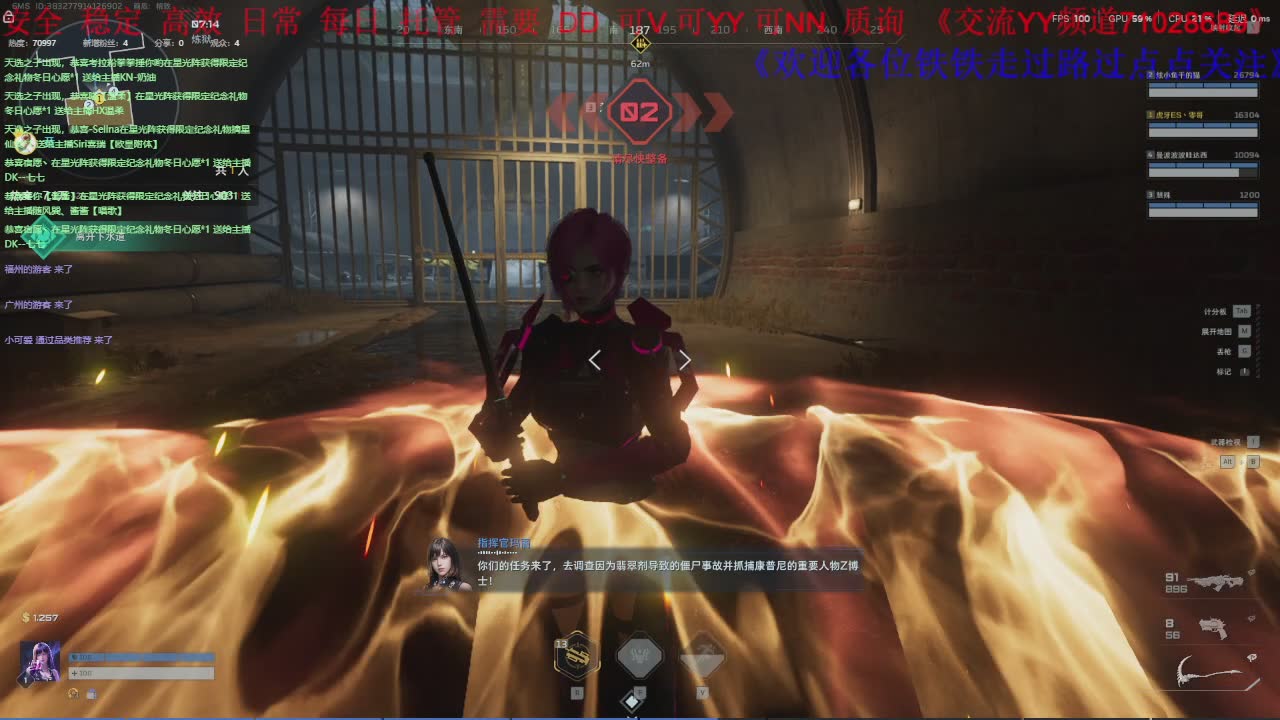Click the backpack icon under the health bars
Image resolution: width=1280 pixels, height=720 pixels.
[90, 693]
